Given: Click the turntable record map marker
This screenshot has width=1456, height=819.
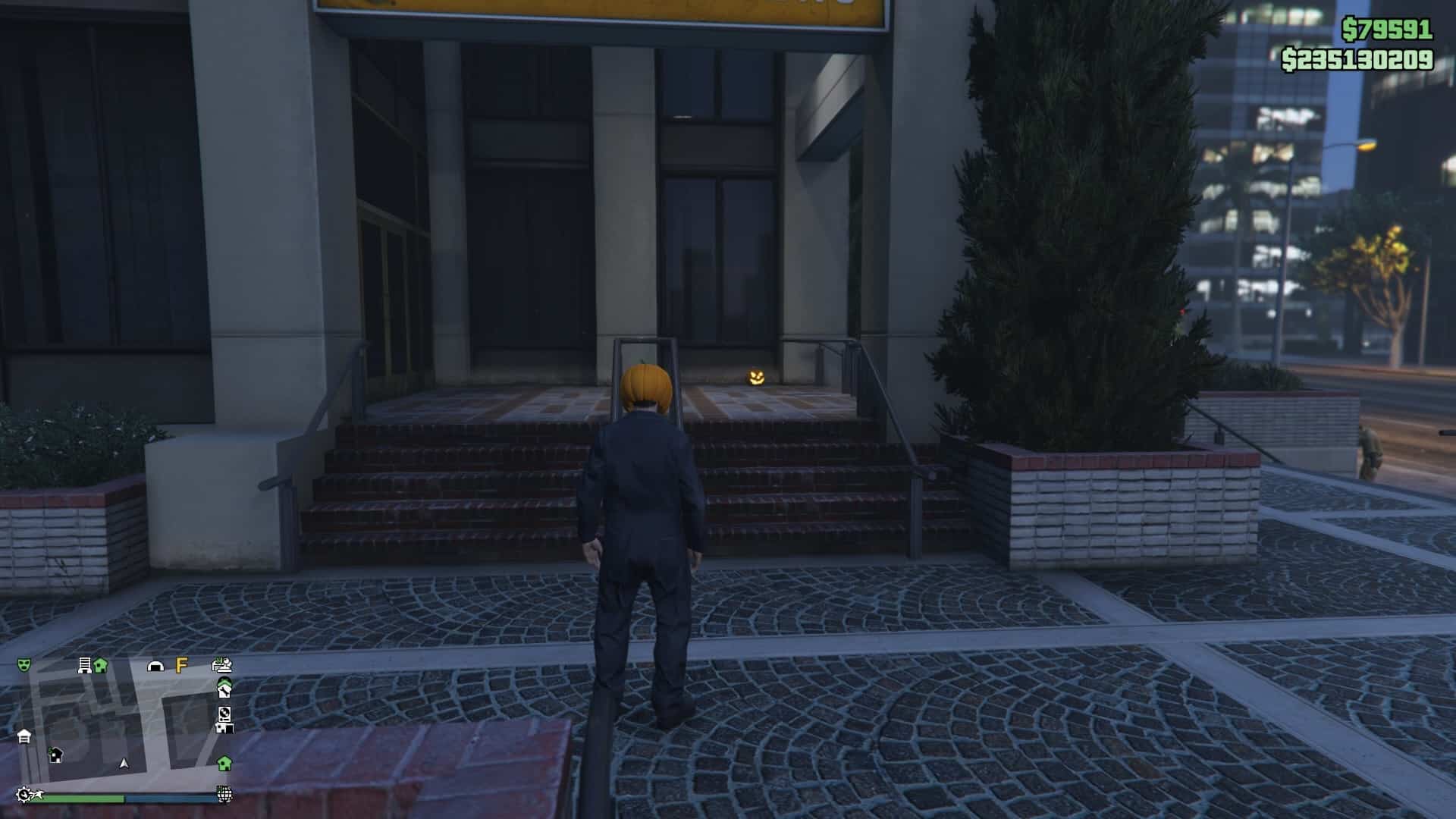Looking at the screenshot, I should 224,714.
